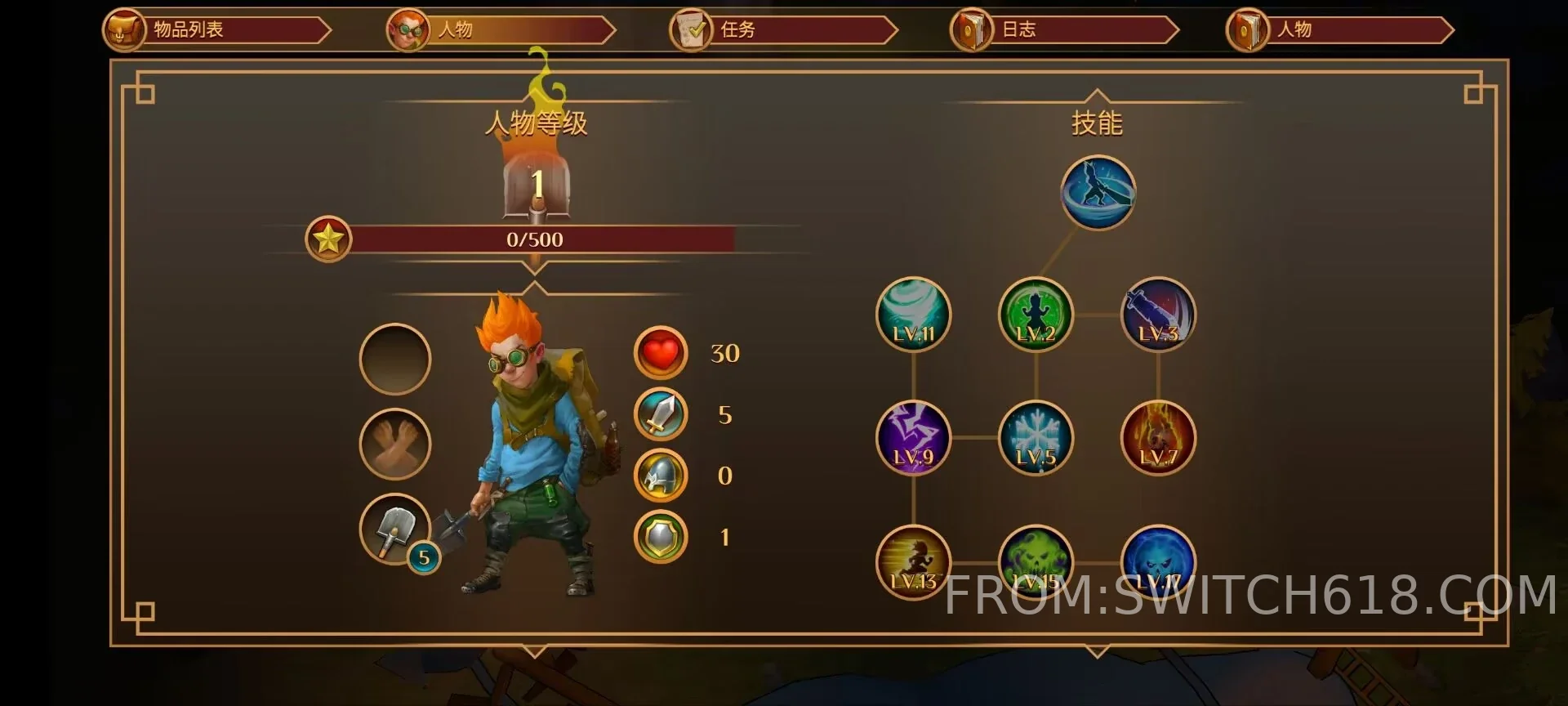
Task: Choose the 人物 tab with book icon
Action: [1340, 30]
